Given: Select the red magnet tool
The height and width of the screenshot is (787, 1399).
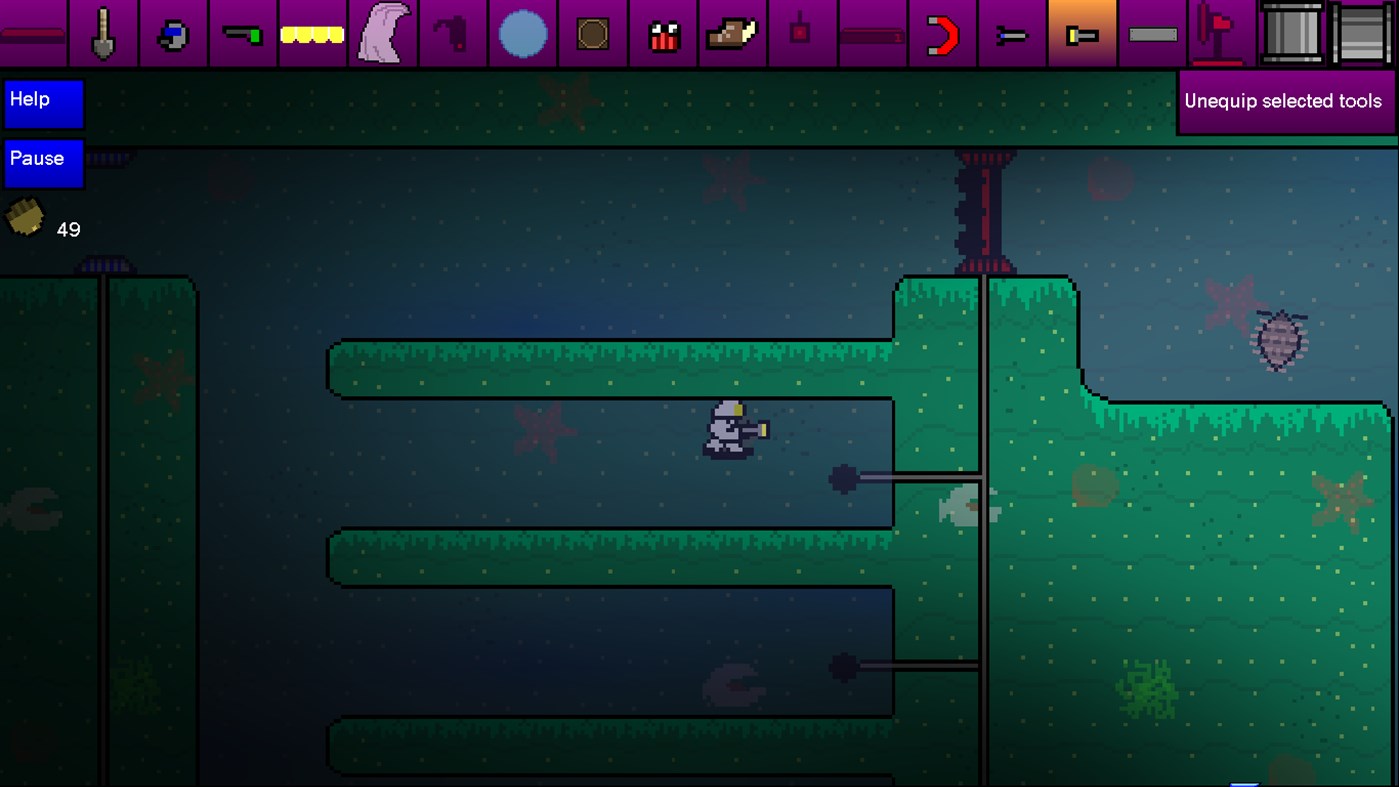Looking at the screenshot, I should pyautogui.click(x=943, y=32).
